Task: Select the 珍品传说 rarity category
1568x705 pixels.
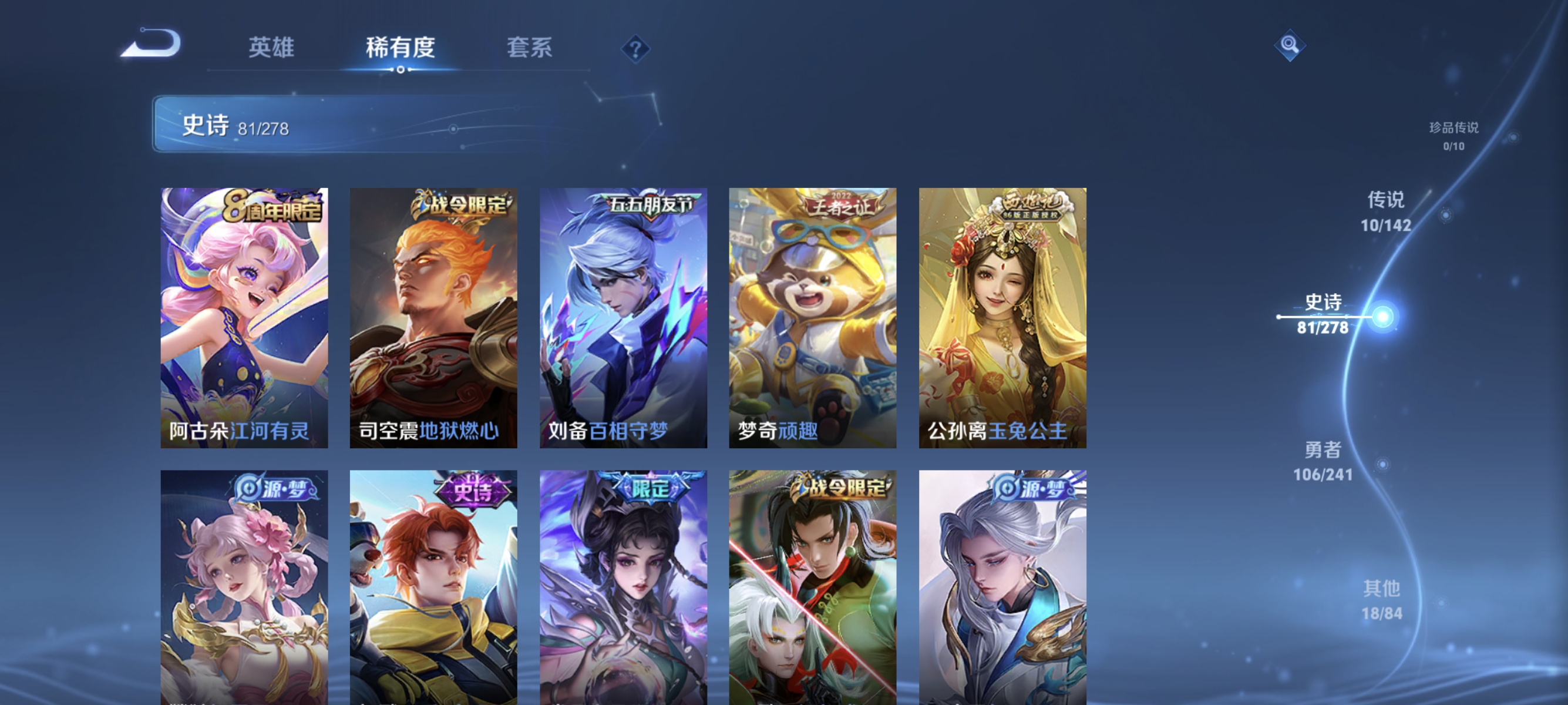Action: click(x=1453, y=135)
